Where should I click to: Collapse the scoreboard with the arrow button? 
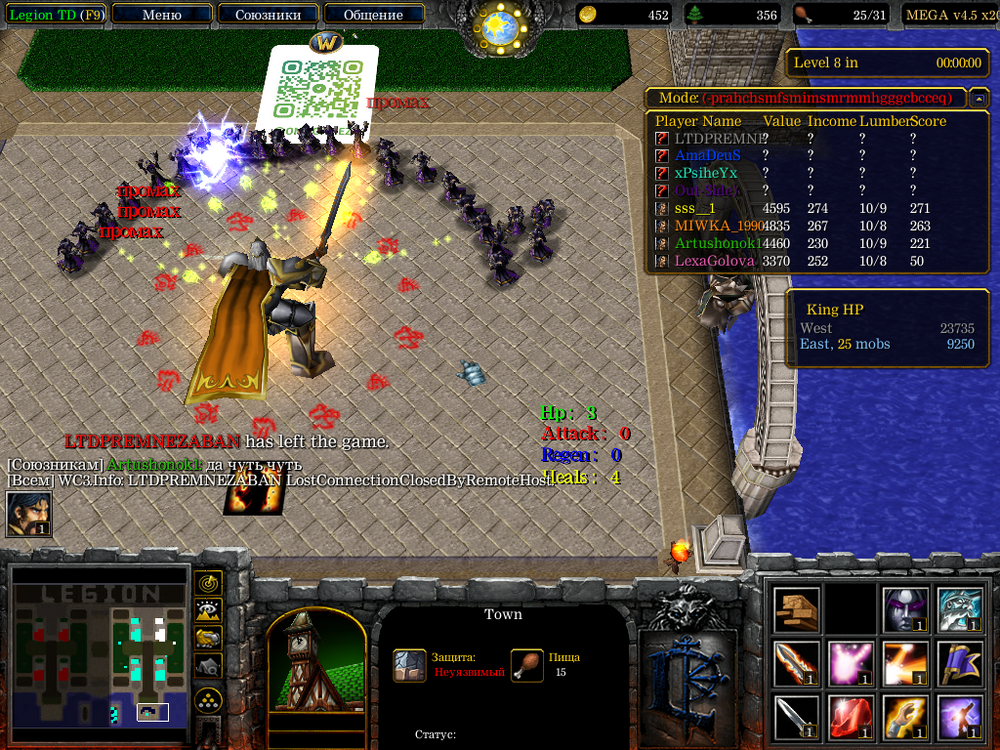979,98
